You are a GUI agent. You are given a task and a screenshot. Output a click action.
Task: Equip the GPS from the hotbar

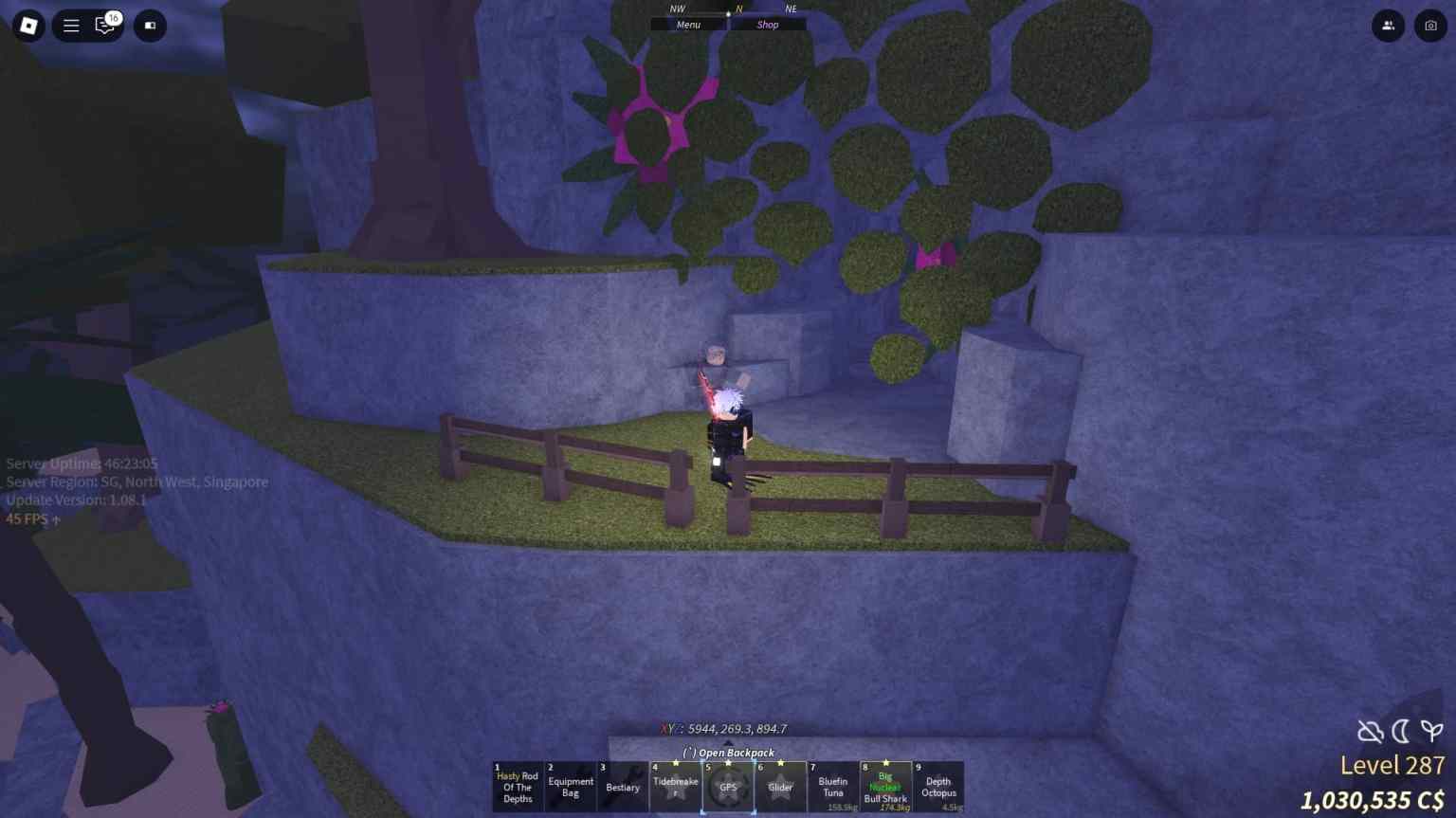(728, 787)
